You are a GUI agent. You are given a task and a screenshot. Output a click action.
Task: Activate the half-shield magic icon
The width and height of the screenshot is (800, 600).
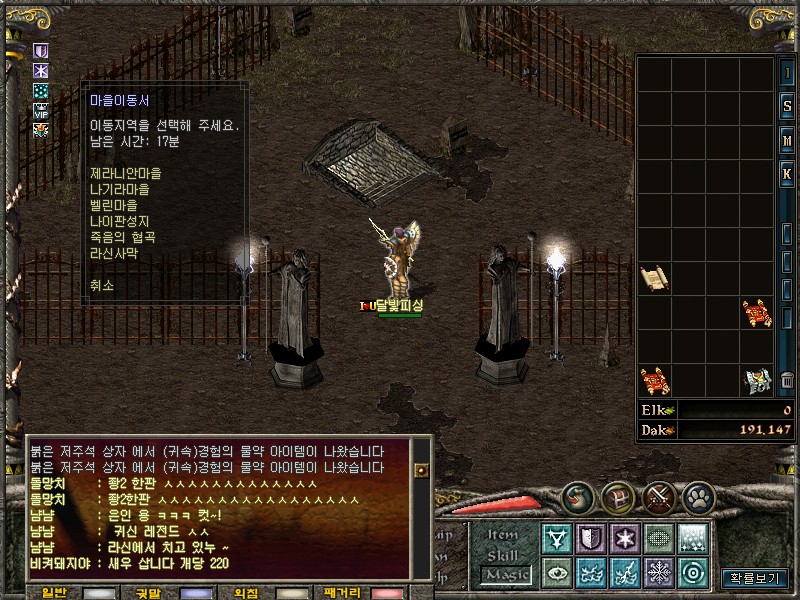(590, 539)
